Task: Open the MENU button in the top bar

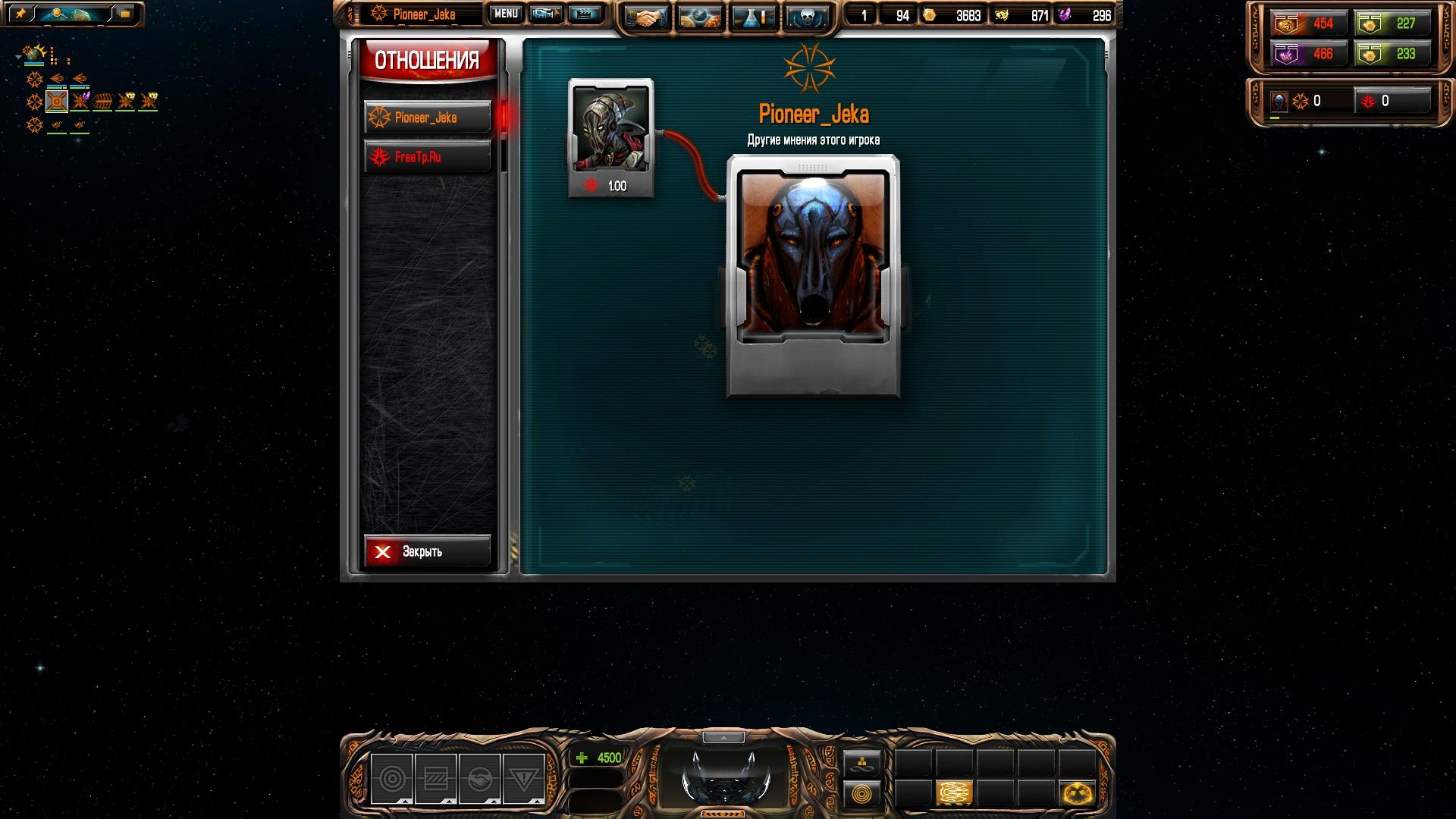Action: (506, 14)
